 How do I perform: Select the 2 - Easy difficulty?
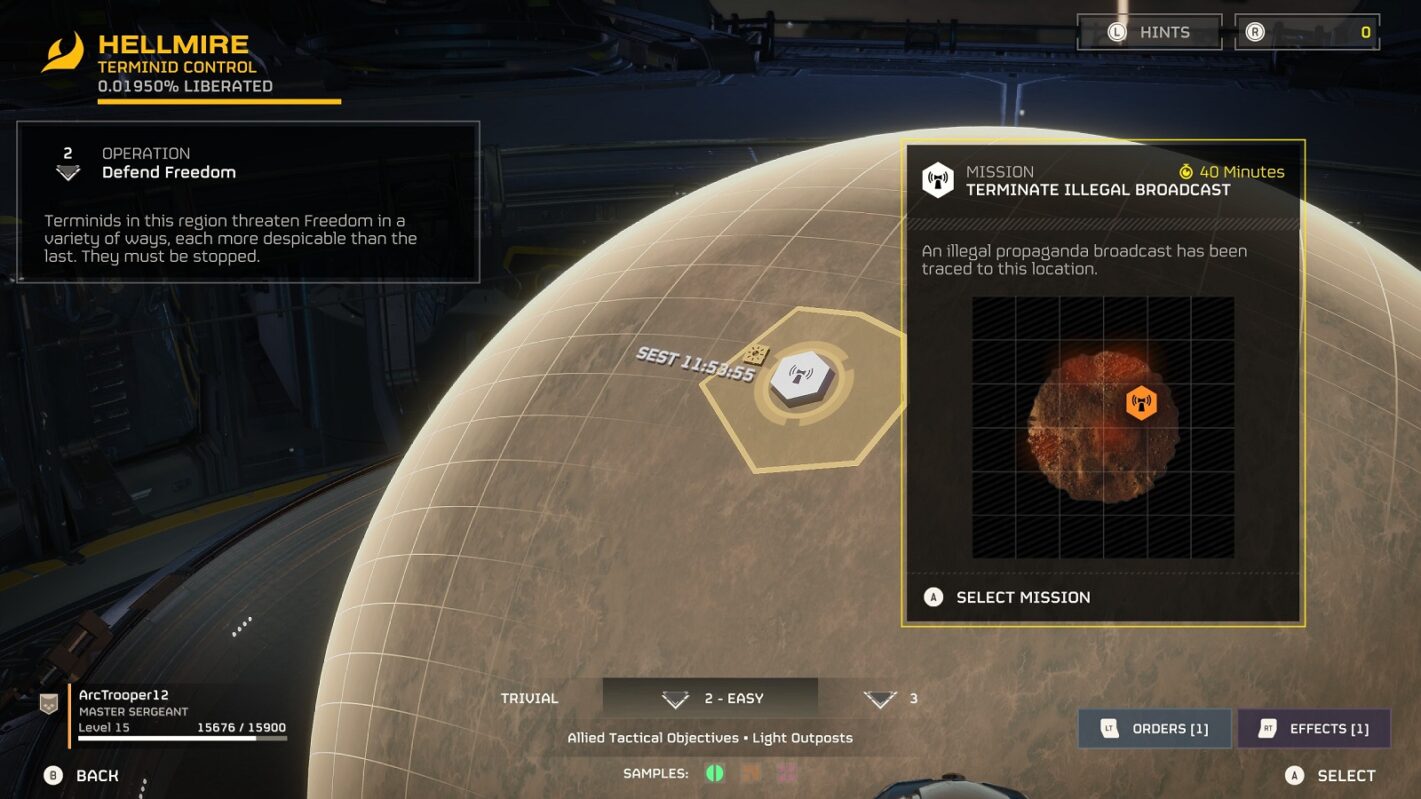tap(710, 698)
